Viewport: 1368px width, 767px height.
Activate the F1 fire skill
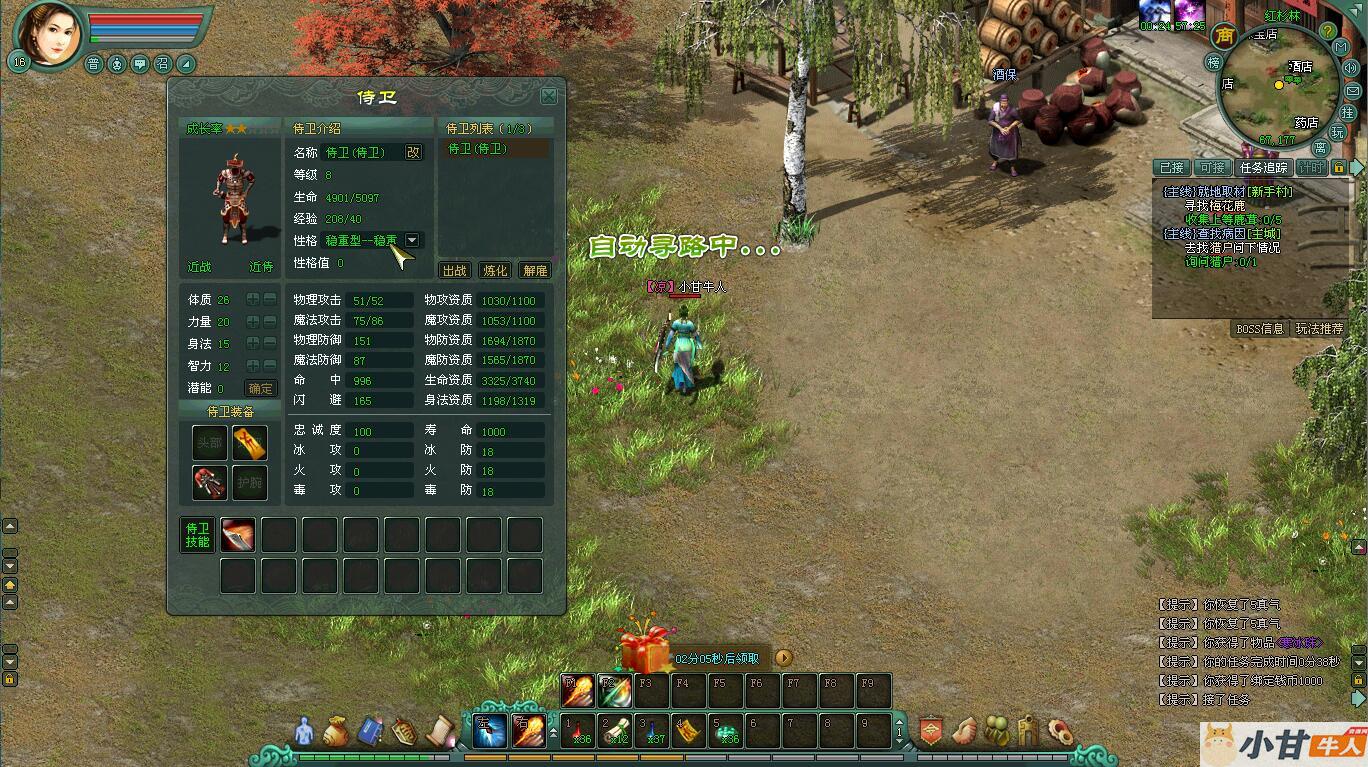pyautogui.click(x=576, y=690)
